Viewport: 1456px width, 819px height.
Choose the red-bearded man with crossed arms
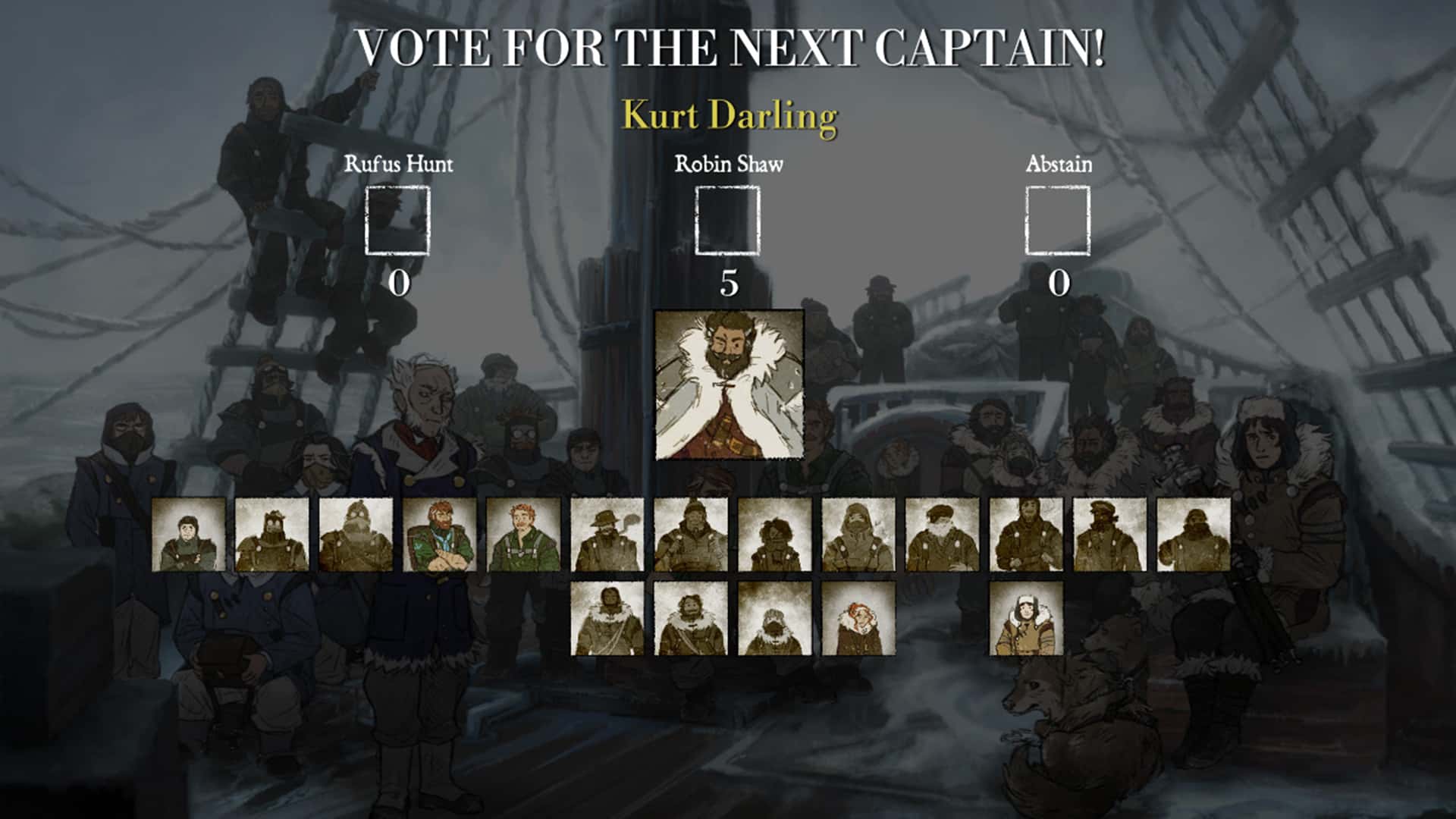click(x=441, y=535)
